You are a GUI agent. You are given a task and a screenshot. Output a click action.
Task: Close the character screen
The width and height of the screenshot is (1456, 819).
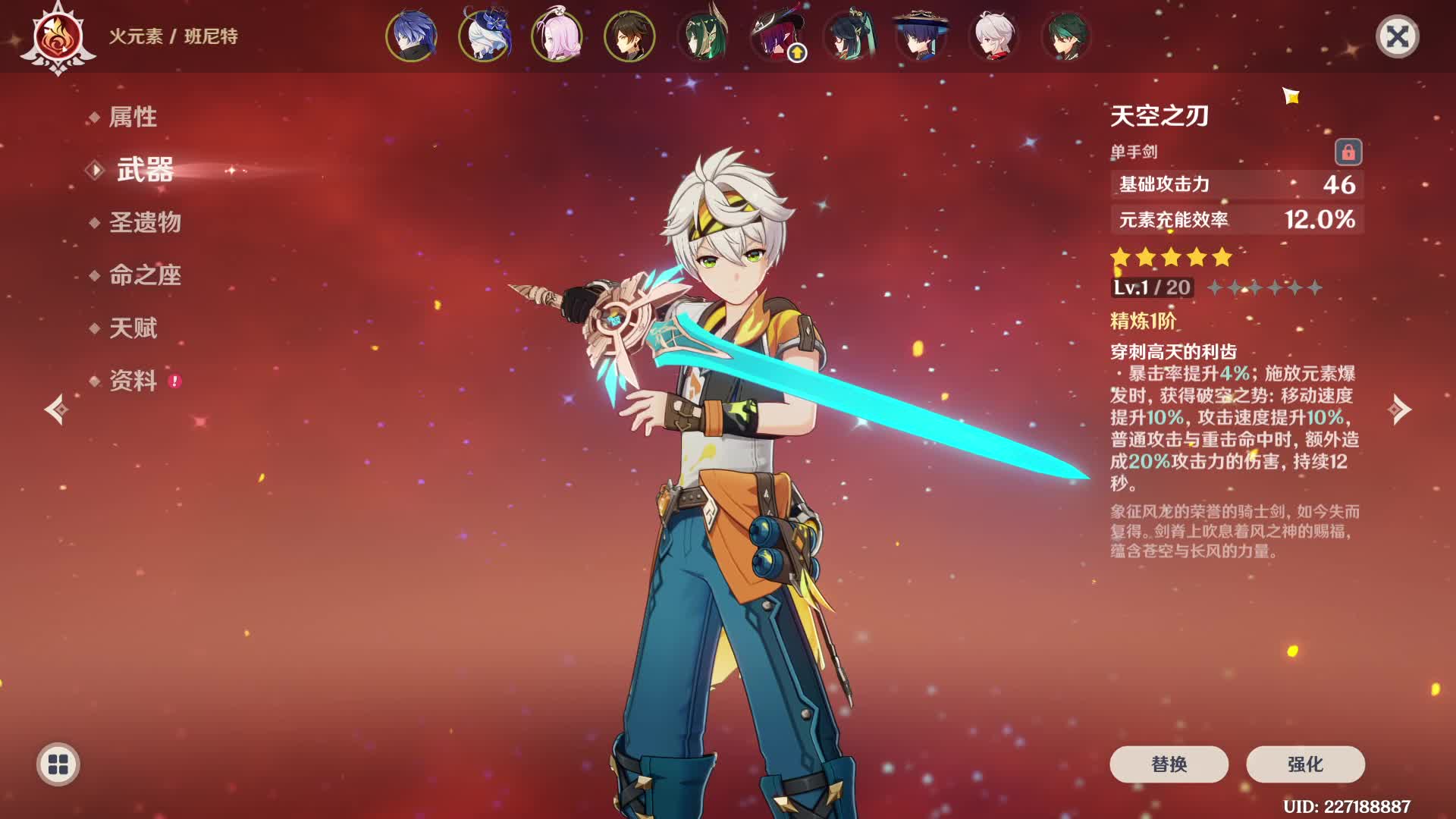click(1397, 36)
